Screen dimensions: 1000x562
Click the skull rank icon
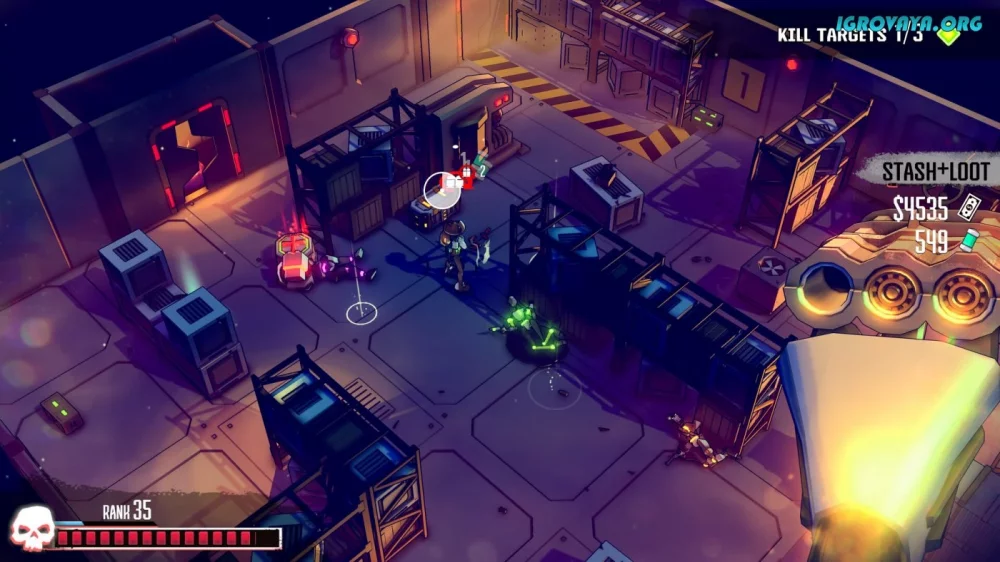(29, 530)
